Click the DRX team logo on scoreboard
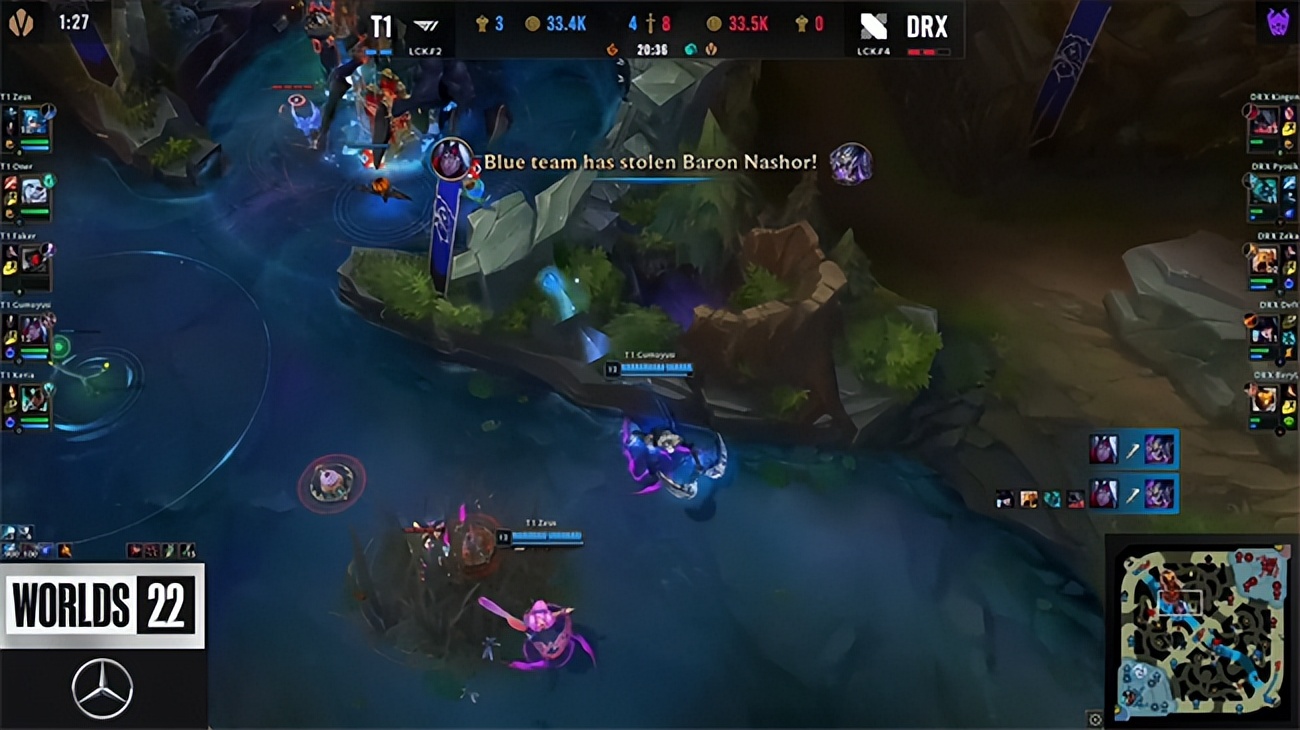The height and width of the screenshot is (730, 1300). (x=873, y=27)
